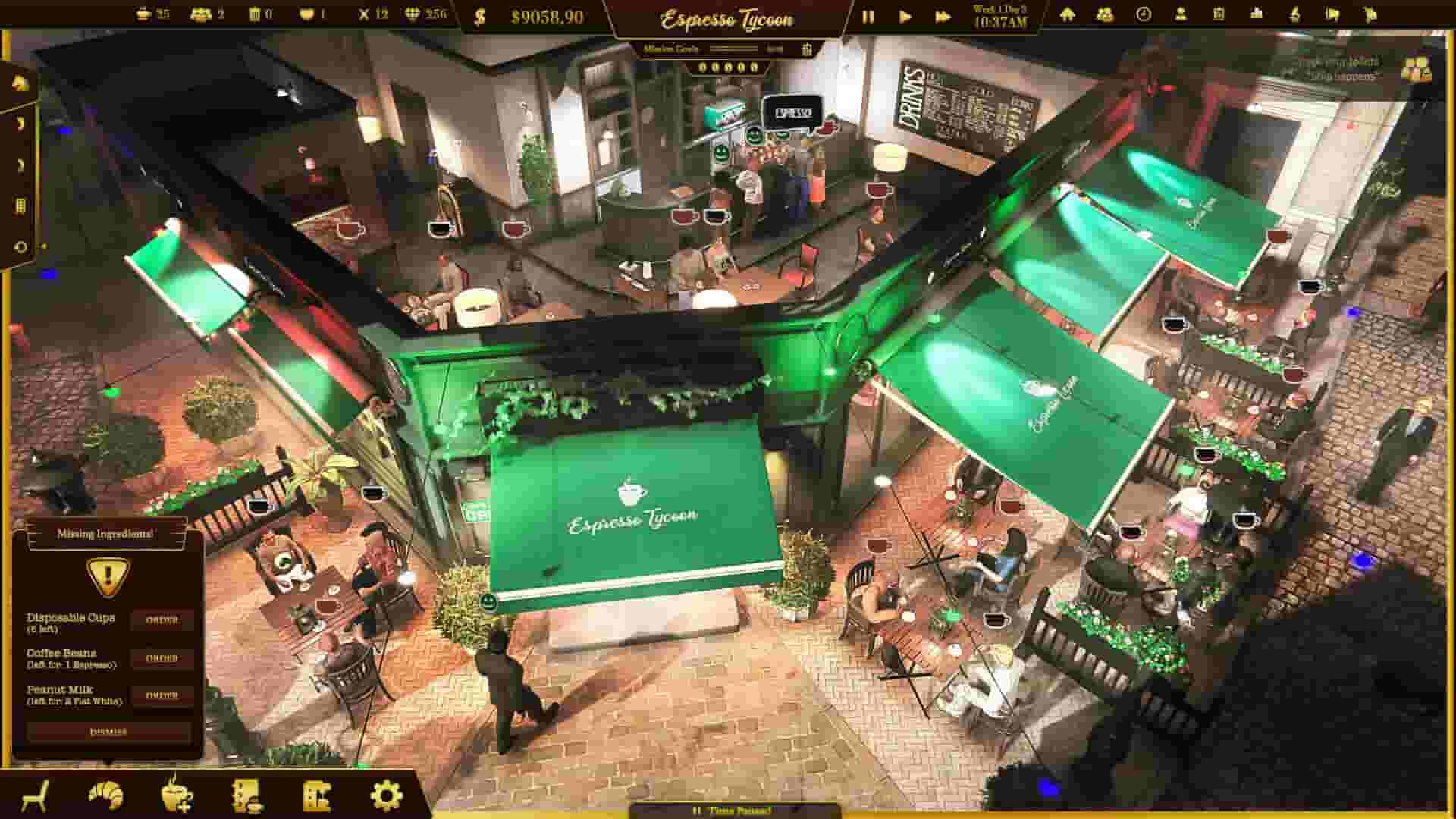1456x819 pixels.
Task: Pause the game with the pause button
Action: 867,15
